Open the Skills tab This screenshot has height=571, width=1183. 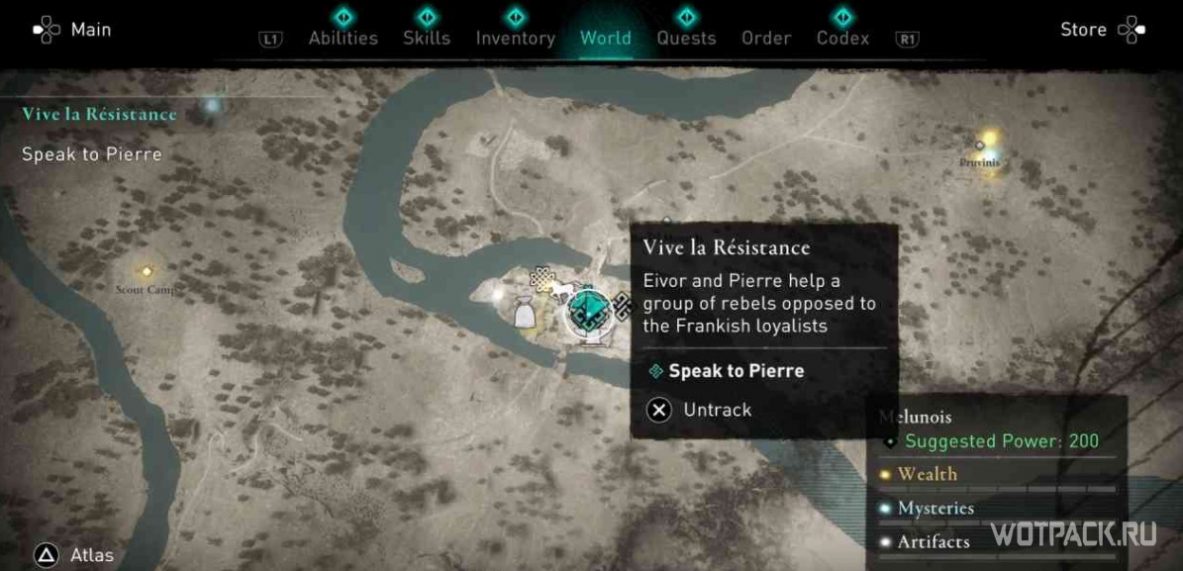pyautogui.click(x=426, y=38)
